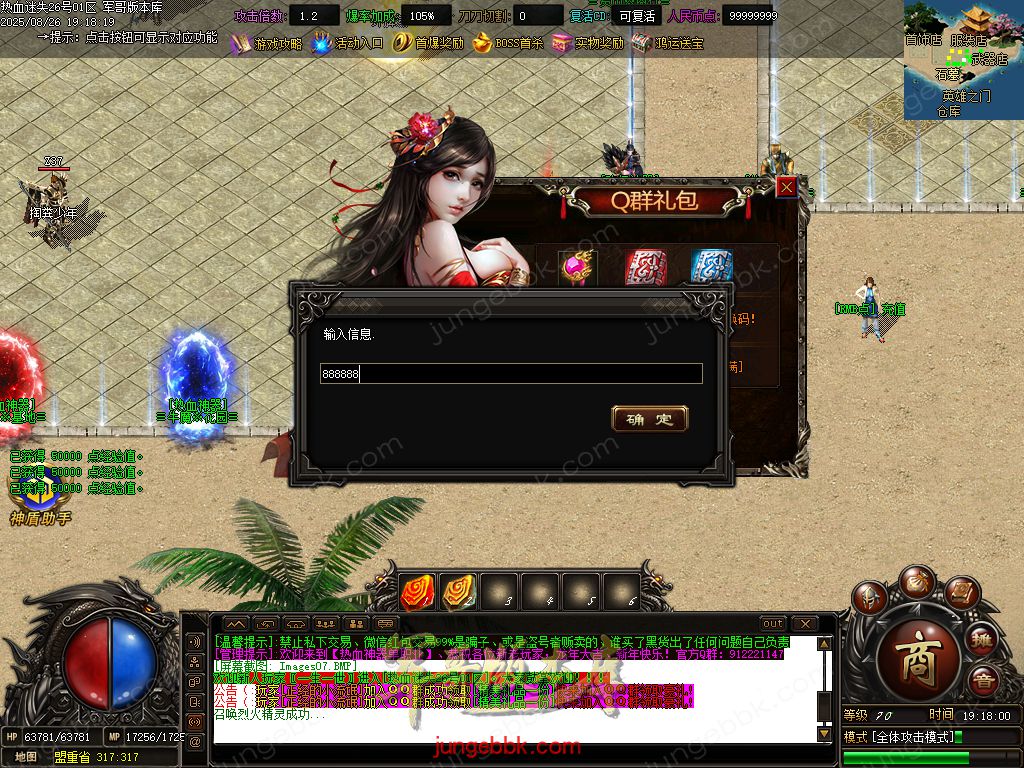The height and width of the screenshot is (768, 1024).
Task: Confirm the entered code with 确定
Action: click(x=649, y=419)
